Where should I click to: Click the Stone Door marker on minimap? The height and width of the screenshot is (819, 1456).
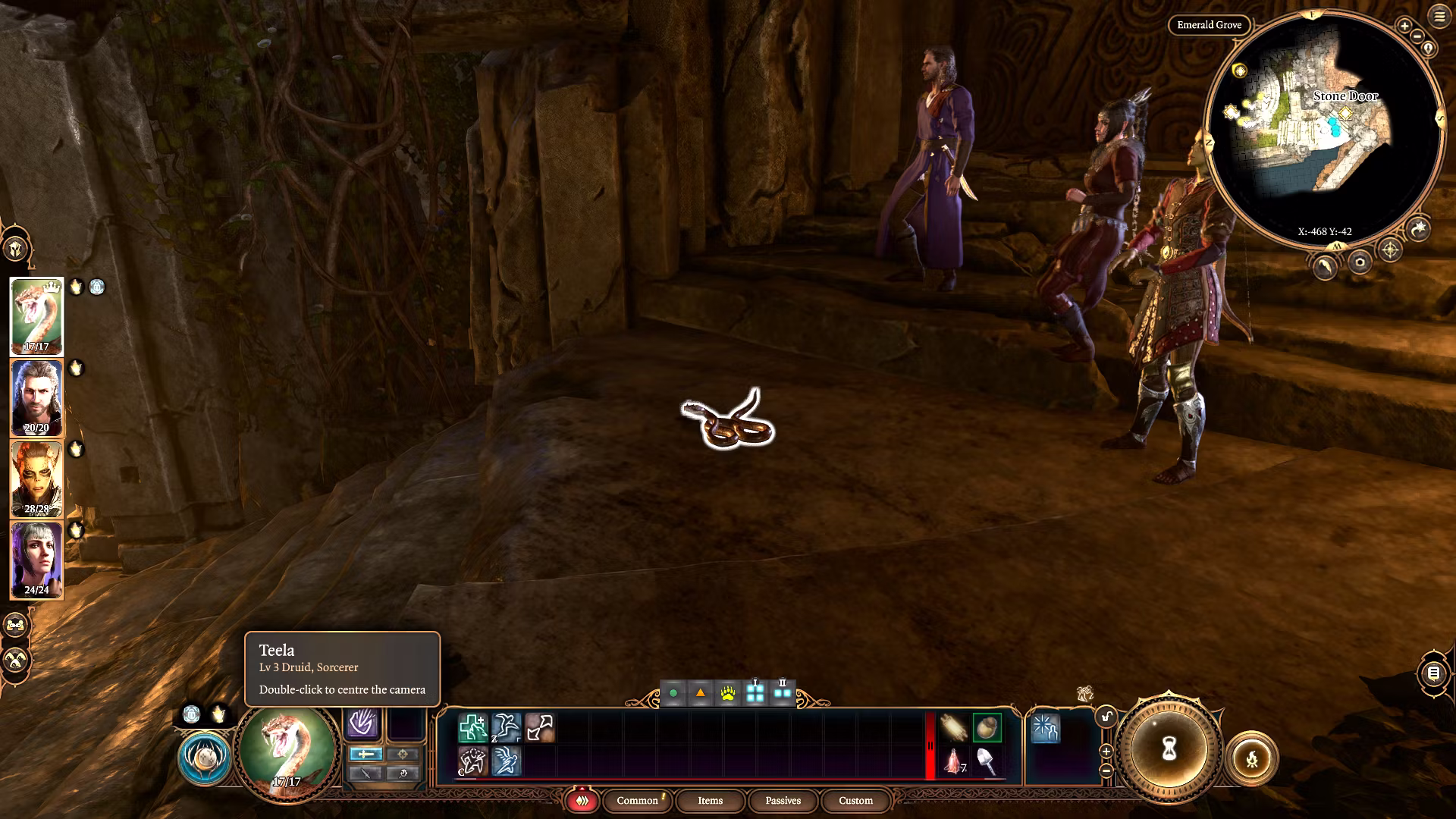coord(1345,113)
